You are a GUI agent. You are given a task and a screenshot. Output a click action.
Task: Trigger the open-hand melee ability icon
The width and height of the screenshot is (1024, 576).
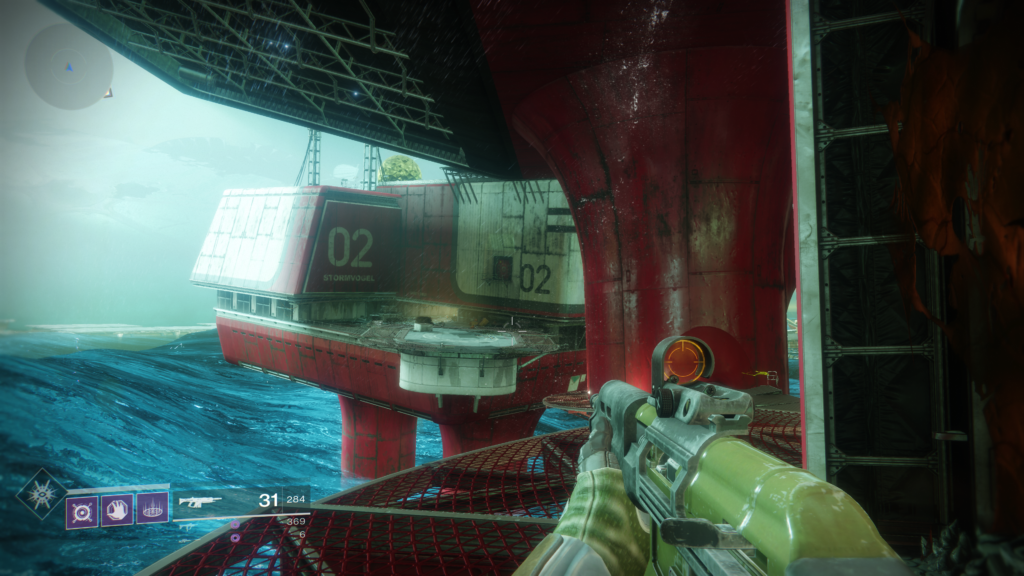[116, 510]
